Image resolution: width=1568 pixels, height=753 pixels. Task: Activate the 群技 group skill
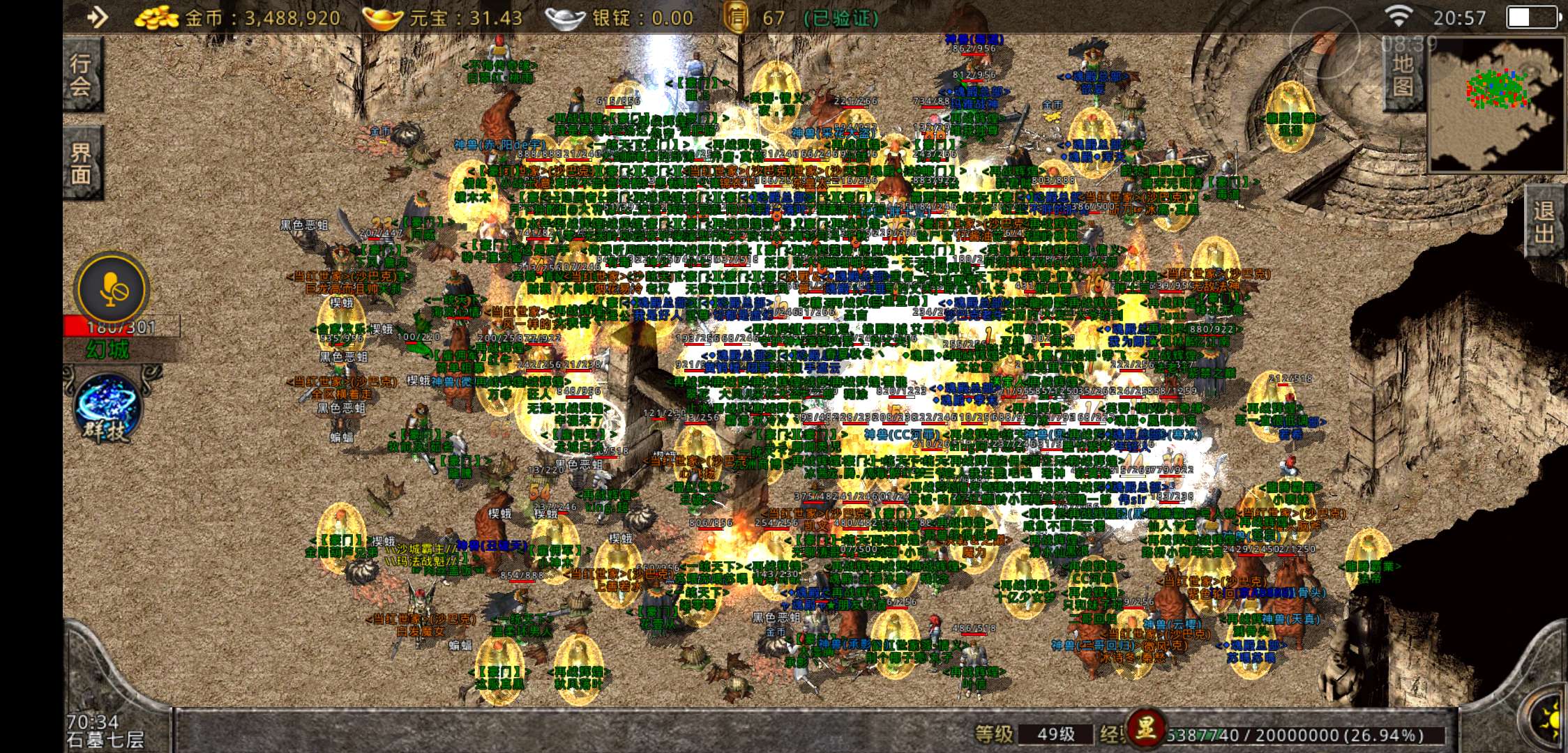click(109, 409)
